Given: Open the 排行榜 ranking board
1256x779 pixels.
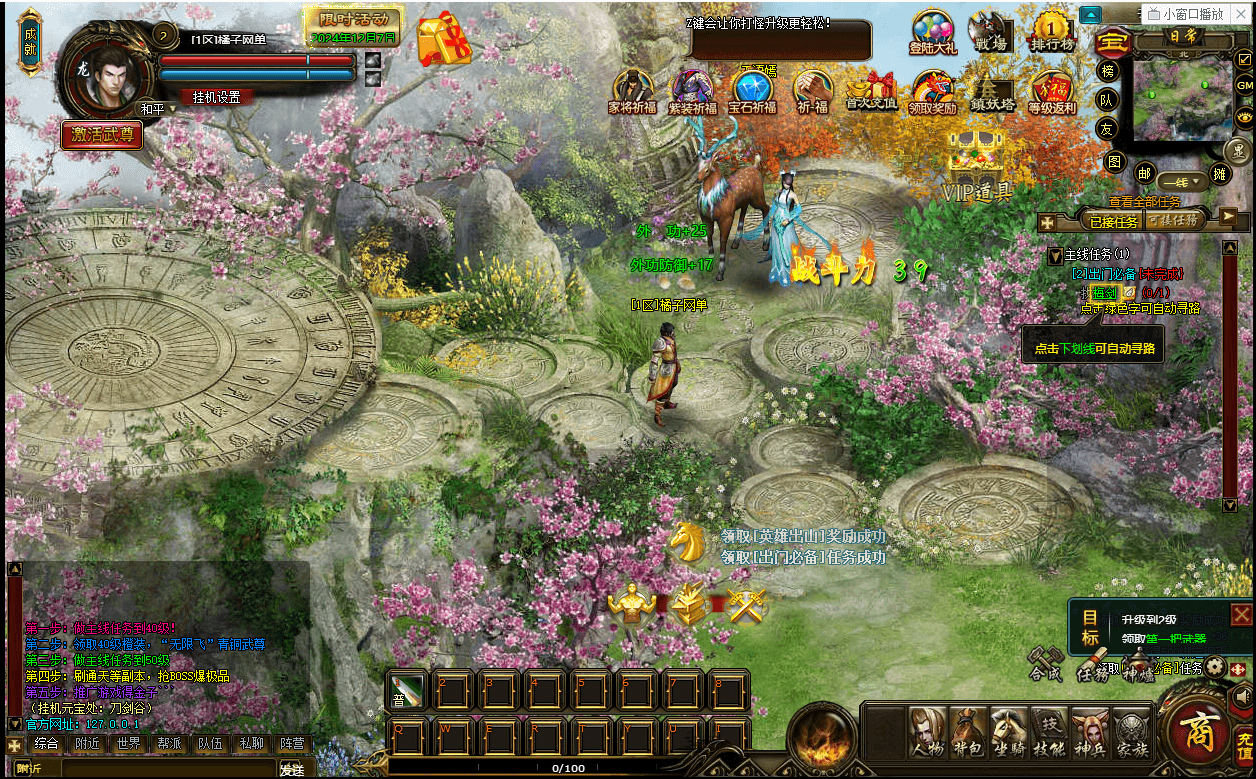Looking at the screenshot, I should 1053,32.
